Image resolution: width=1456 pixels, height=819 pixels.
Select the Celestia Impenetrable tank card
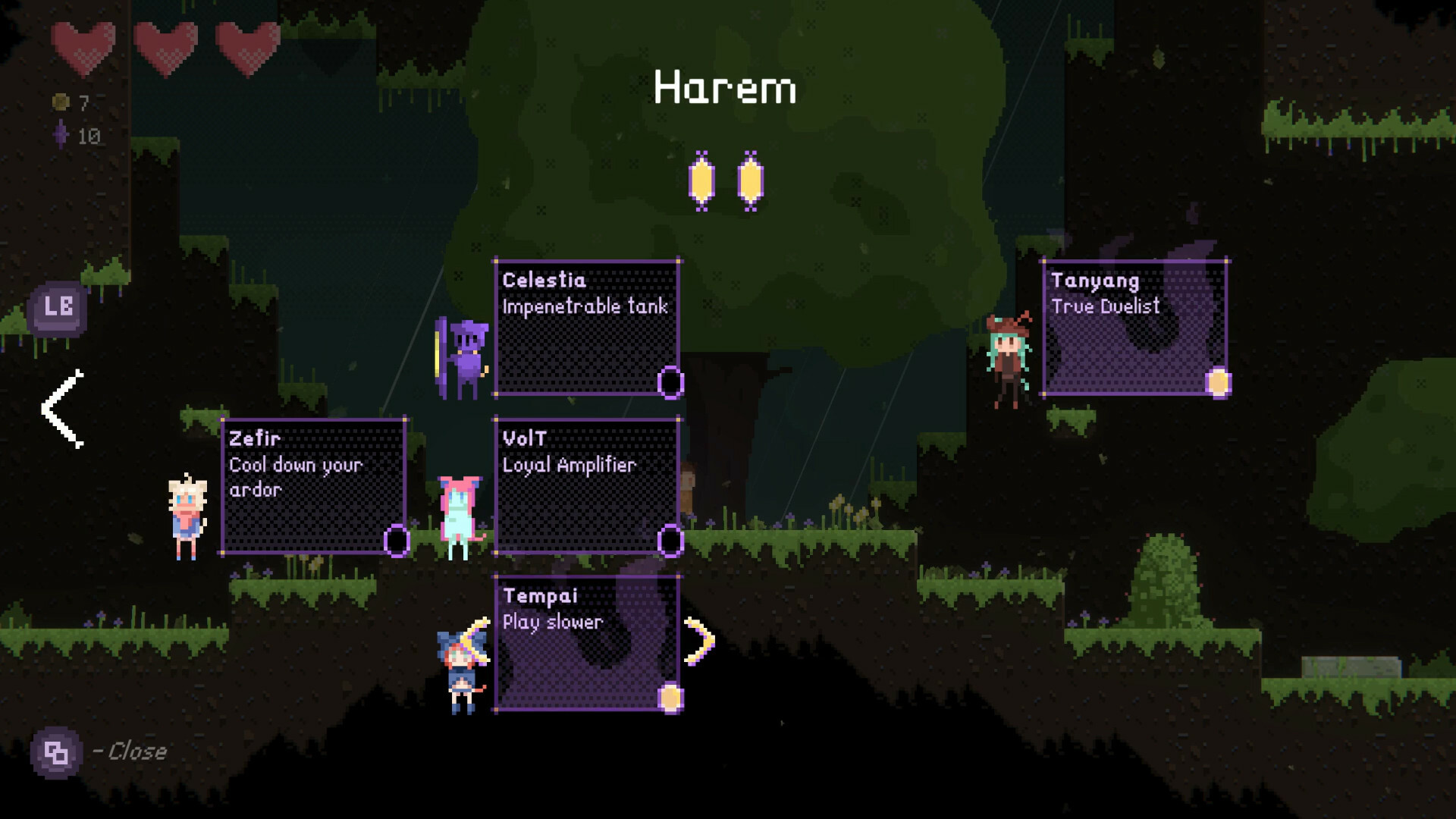coord(586,328)
